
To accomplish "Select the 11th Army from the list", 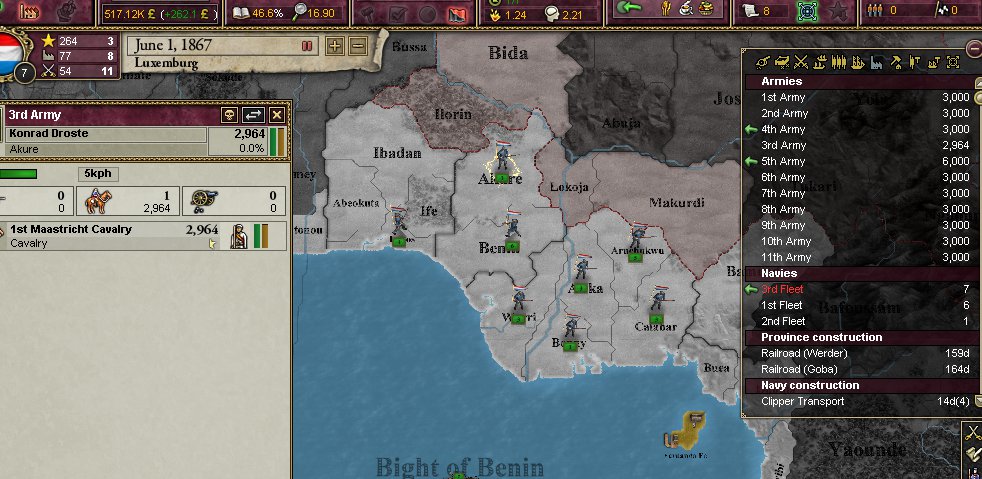I will pyautogui.click(x=786, y=257).
